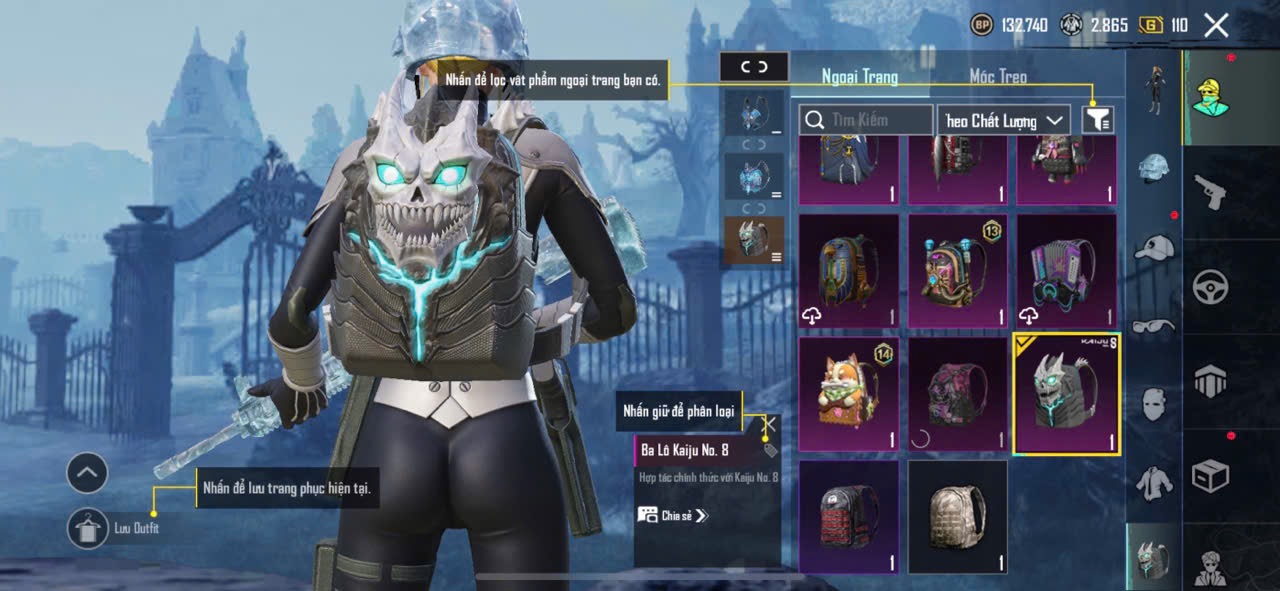Close the inventory with the X button

pyautogui.click(x=1216, y=25)
